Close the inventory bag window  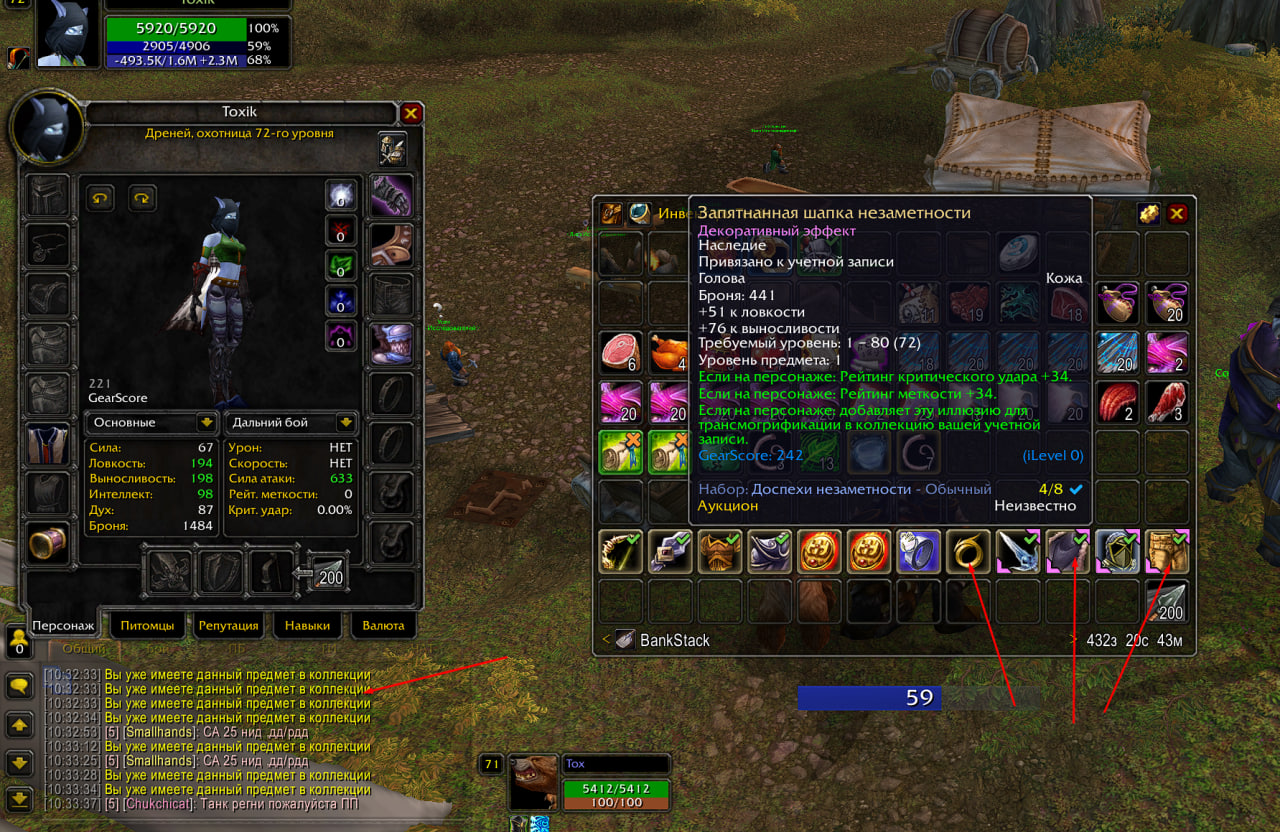click(x=1177, y=213)
